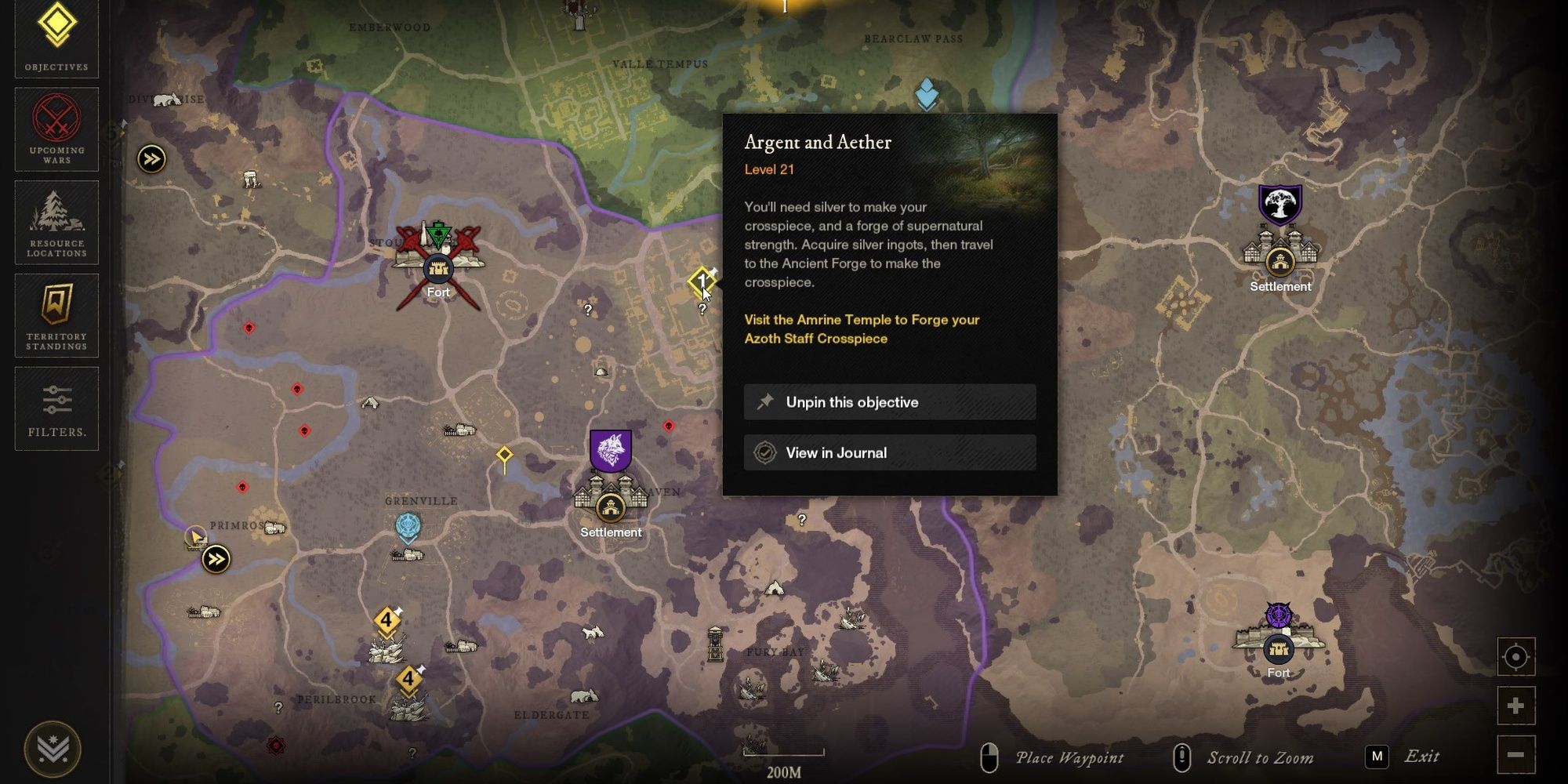
Task: Expand the top-left double chevron panel
Action: [151, 158]
